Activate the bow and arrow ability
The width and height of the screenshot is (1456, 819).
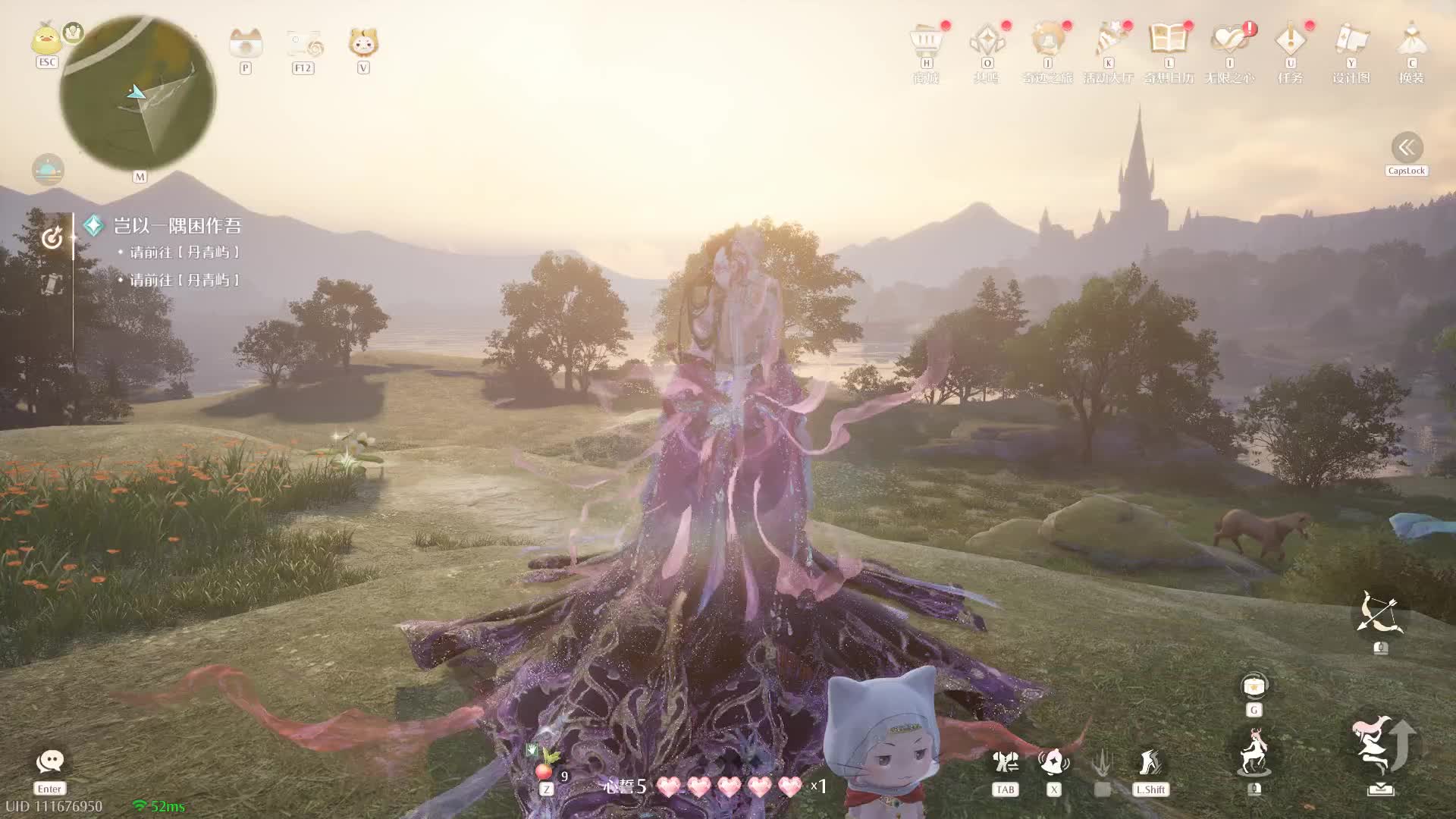click(1380, 614)
